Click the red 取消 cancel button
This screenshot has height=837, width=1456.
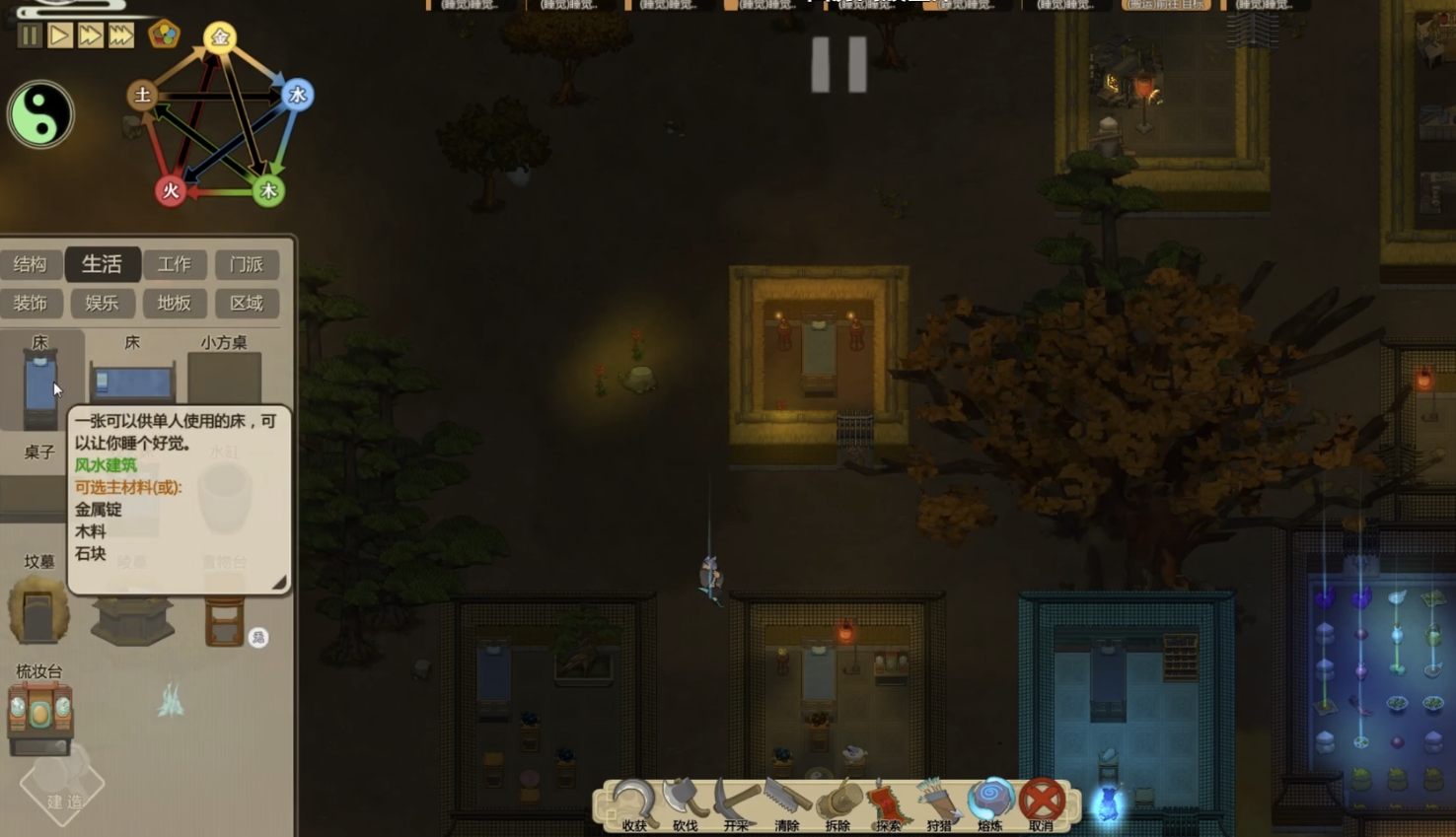click(x=1042, y=803)
